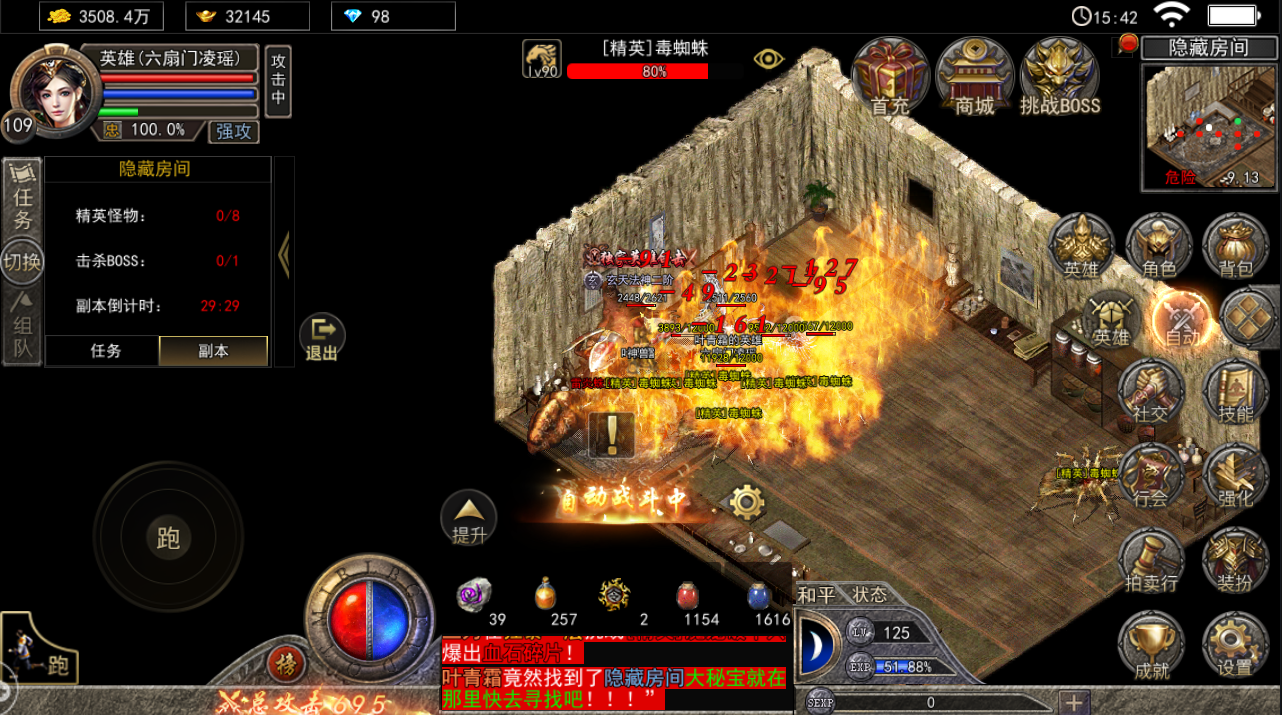
Task: Toggle the 强攻 hero attack mode
Action: (x=233, y=131)
